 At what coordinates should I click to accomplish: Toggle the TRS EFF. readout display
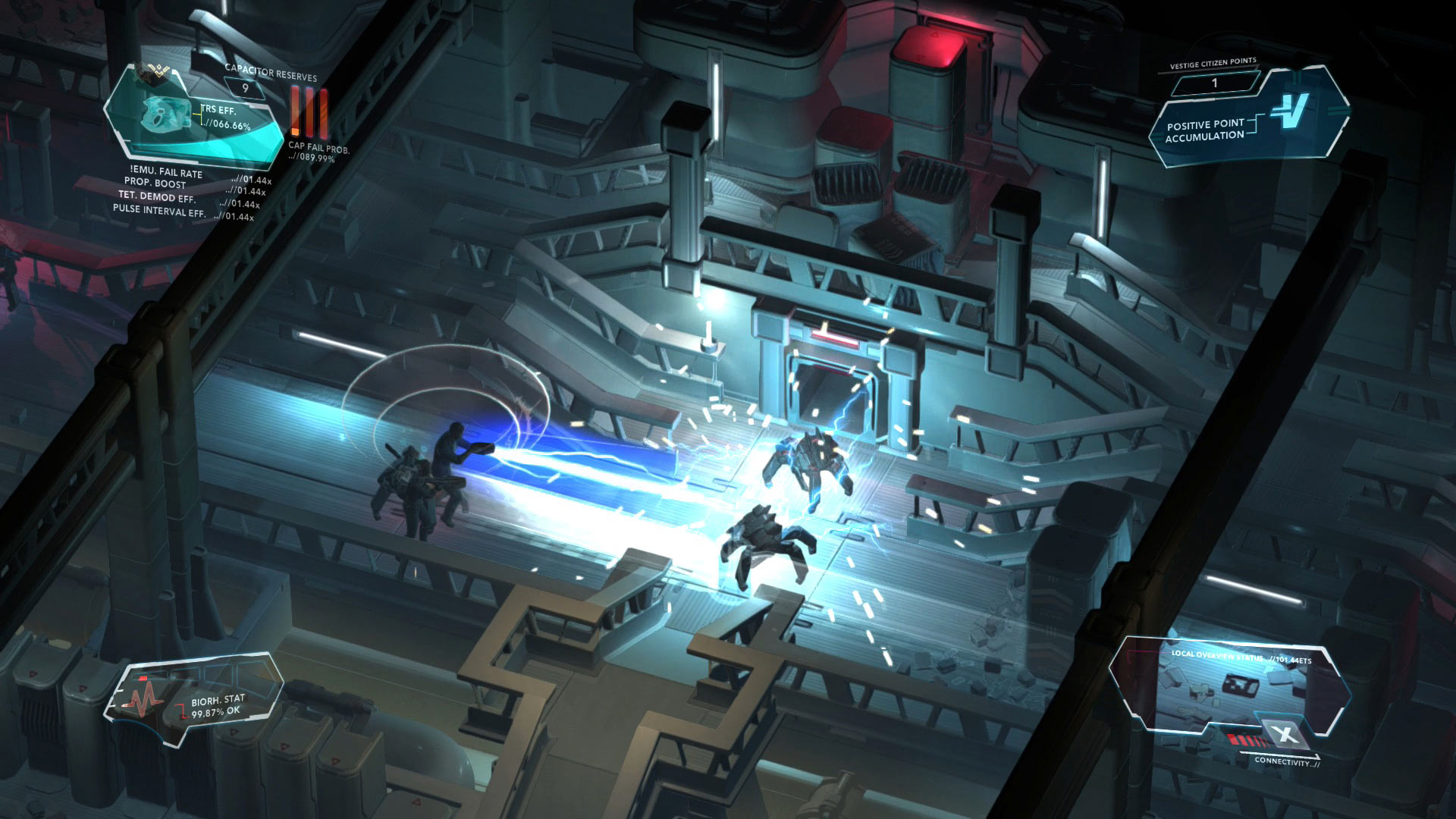[x=219, y=111]
